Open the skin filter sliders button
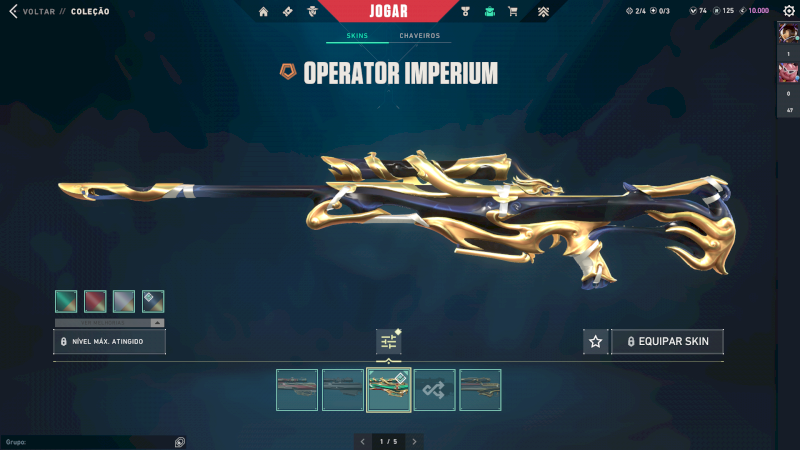 point(389,342)
